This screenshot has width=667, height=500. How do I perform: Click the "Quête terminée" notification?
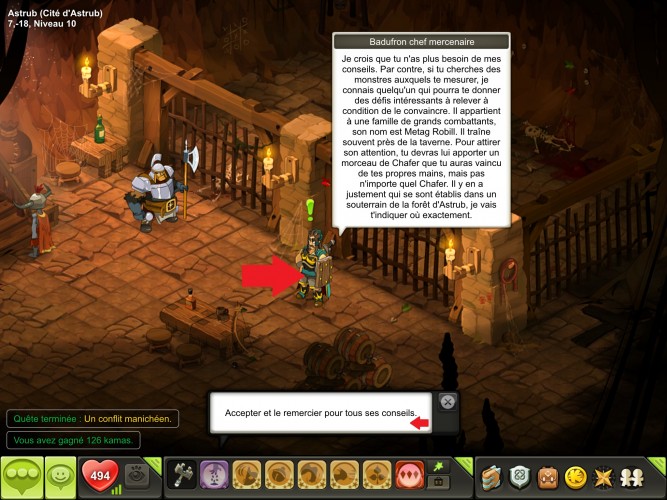pos(92,419)
